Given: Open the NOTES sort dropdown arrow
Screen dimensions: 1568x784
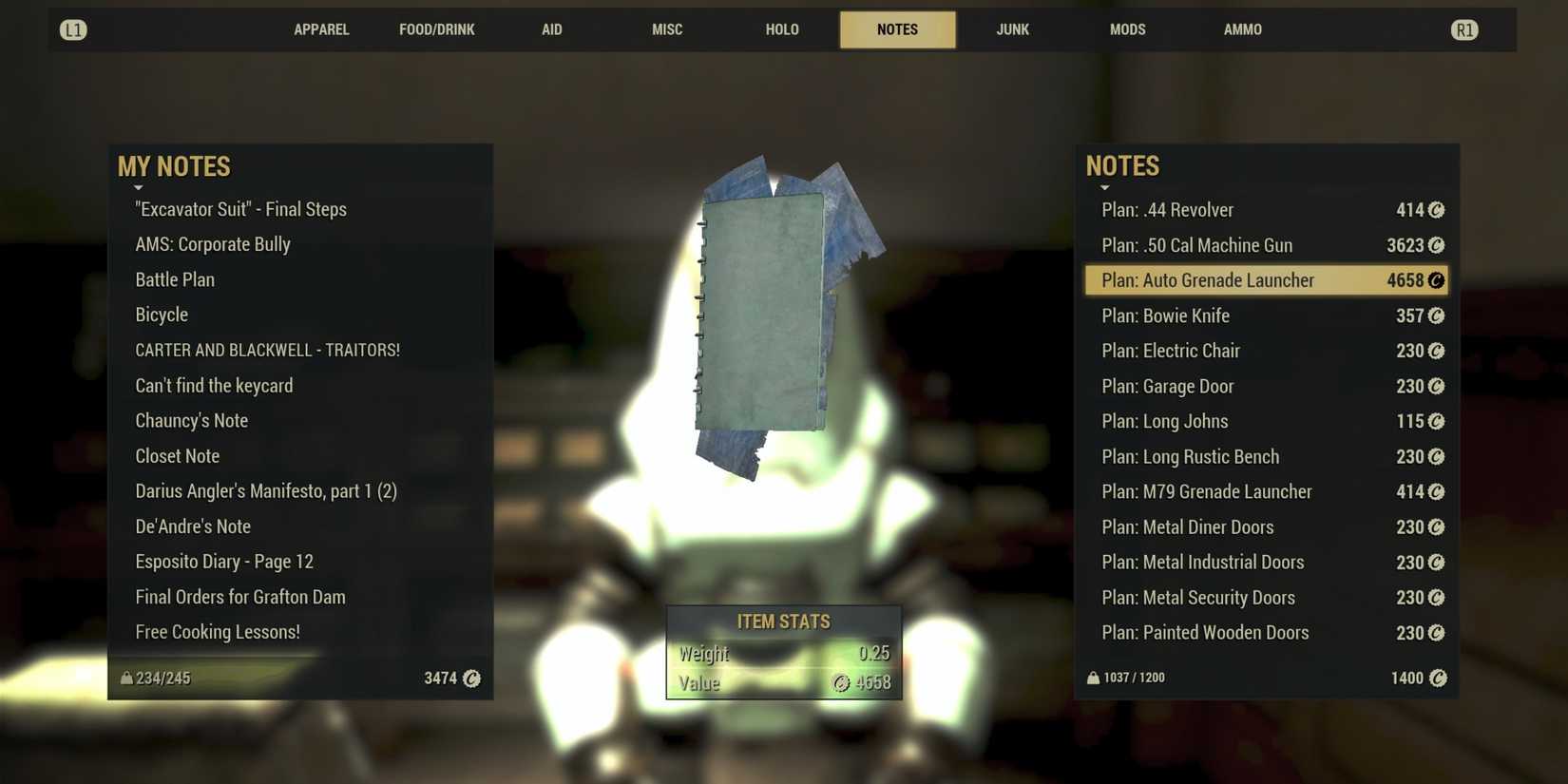Looking at the screenshot, I should pos(1106,187).
